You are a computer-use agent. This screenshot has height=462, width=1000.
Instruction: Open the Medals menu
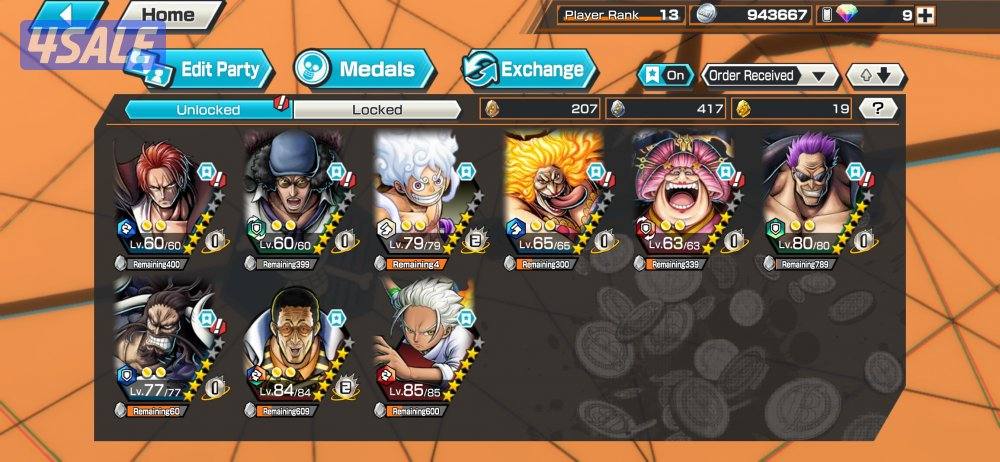tap(364, 69)
